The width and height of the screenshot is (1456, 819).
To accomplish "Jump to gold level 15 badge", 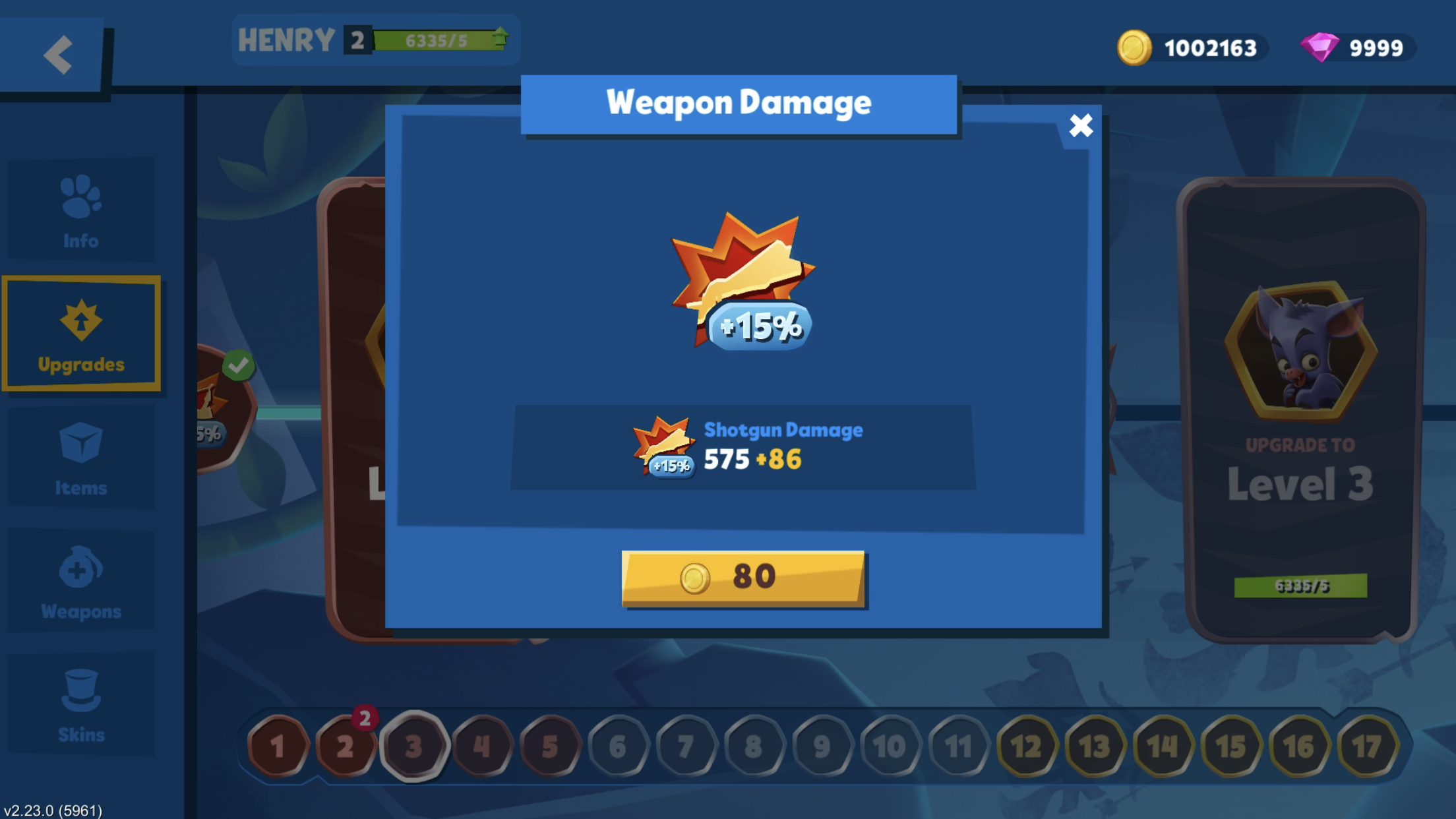I will point(1230,747).
